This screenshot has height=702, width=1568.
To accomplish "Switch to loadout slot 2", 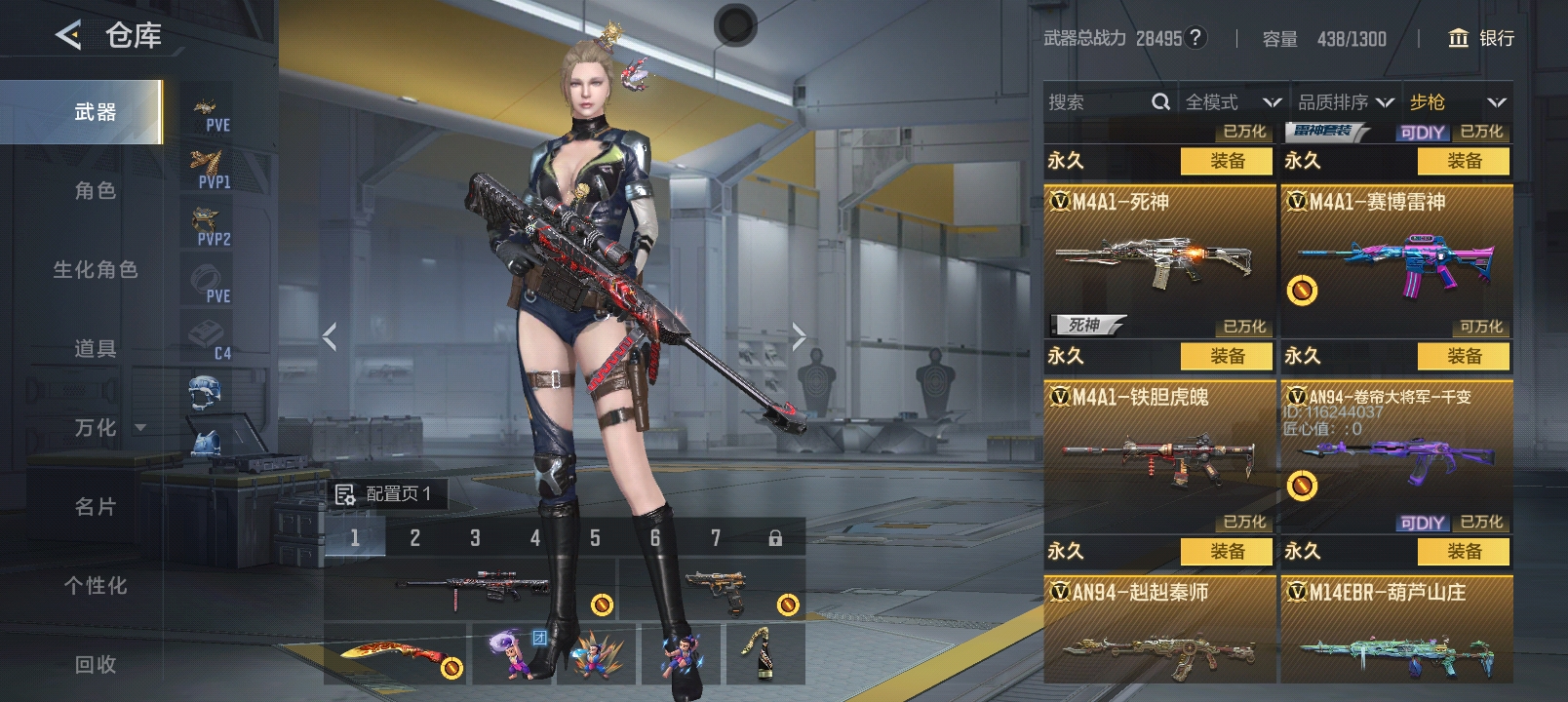I will point(414,537).
